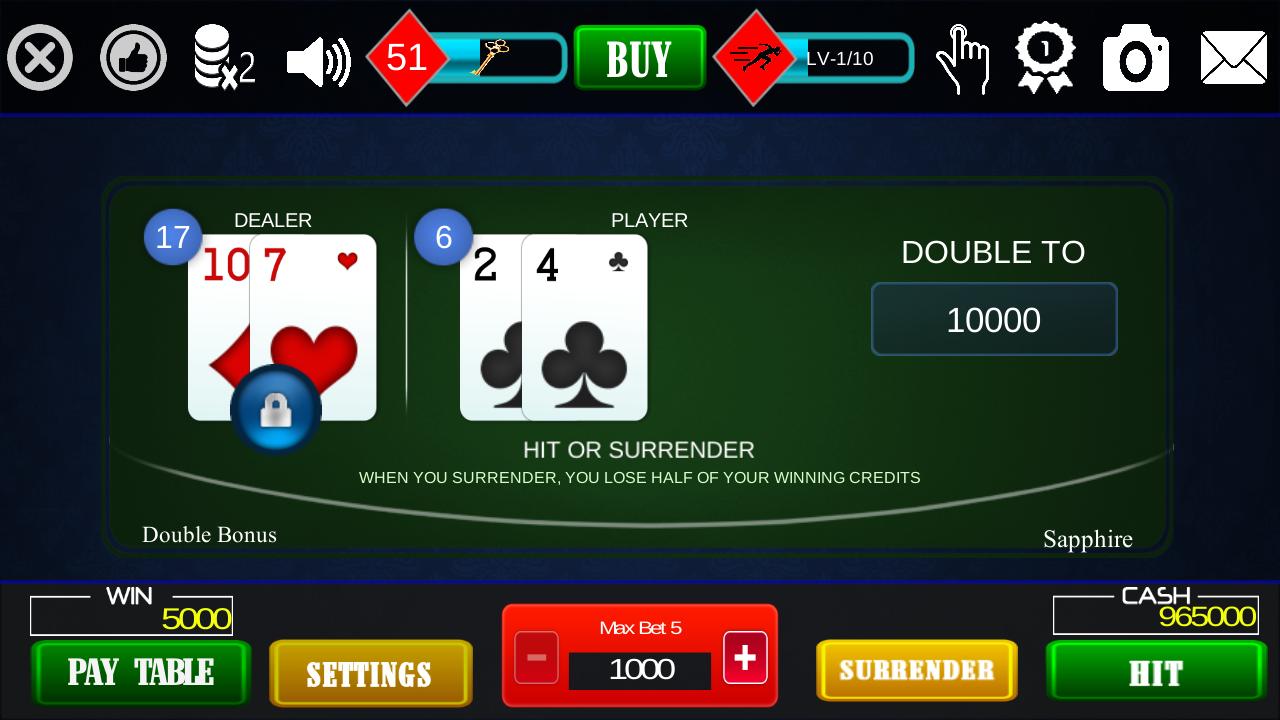This screenshot has height=720, width=1280.
Task: Open the SETTINGS menu
Action: point(371,672)
